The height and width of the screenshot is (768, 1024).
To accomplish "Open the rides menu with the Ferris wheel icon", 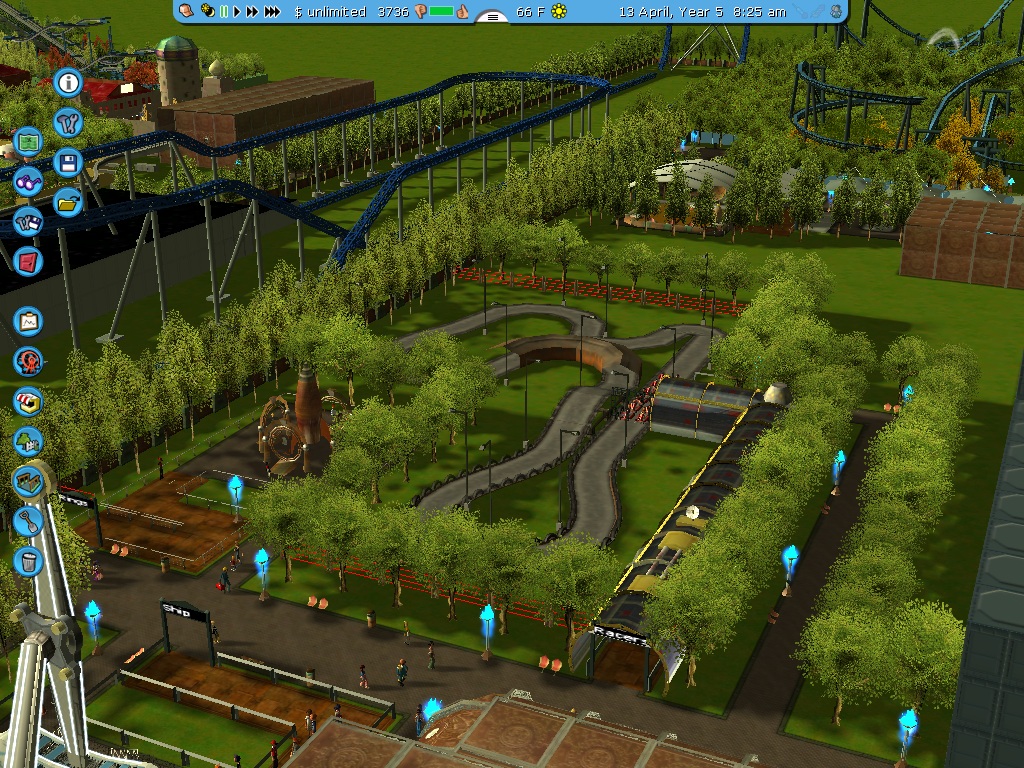I will pos(29,361).
